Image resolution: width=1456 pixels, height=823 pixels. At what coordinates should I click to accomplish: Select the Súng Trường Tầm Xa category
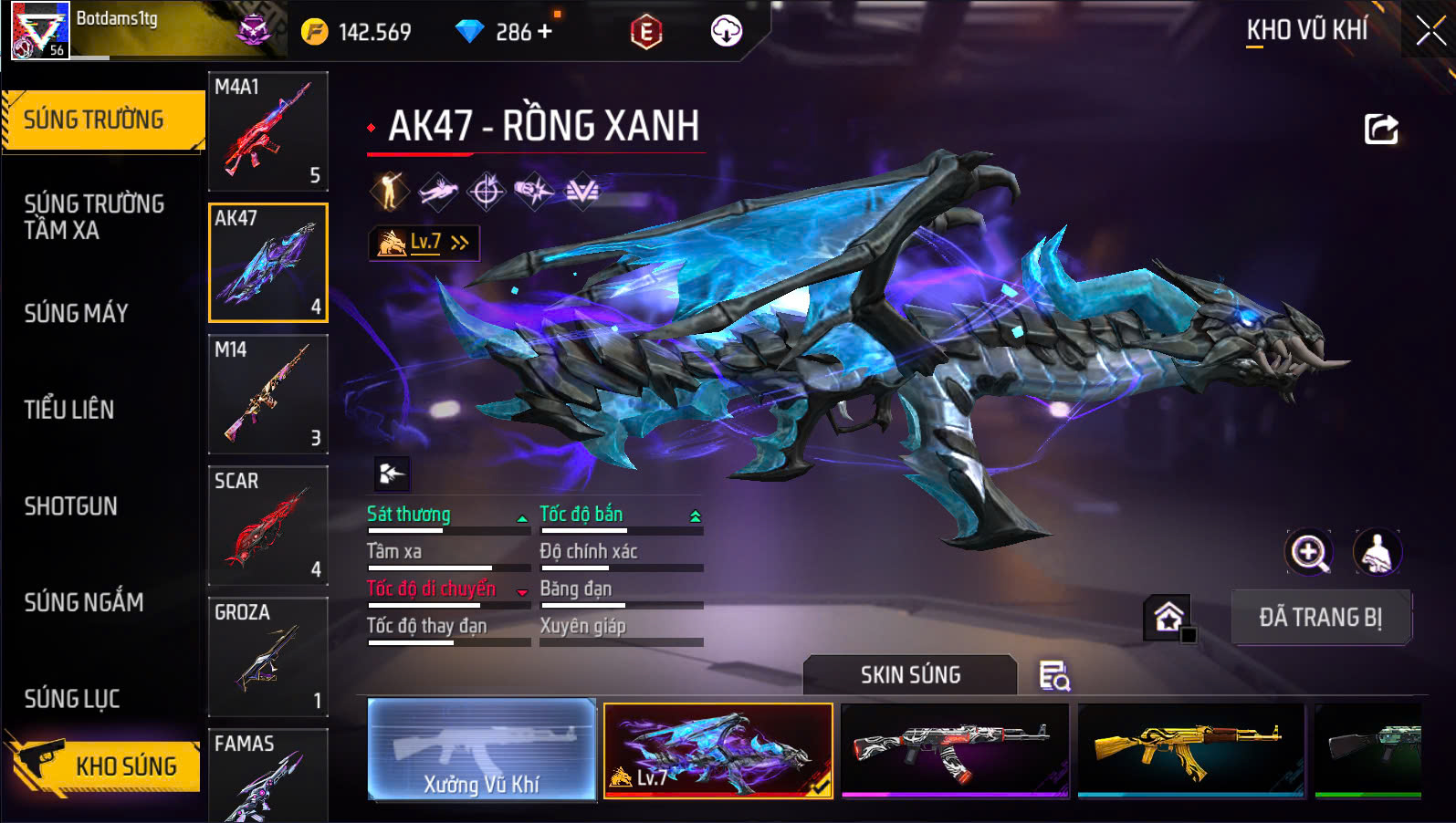pyautogui.click(x=94, y=217)
